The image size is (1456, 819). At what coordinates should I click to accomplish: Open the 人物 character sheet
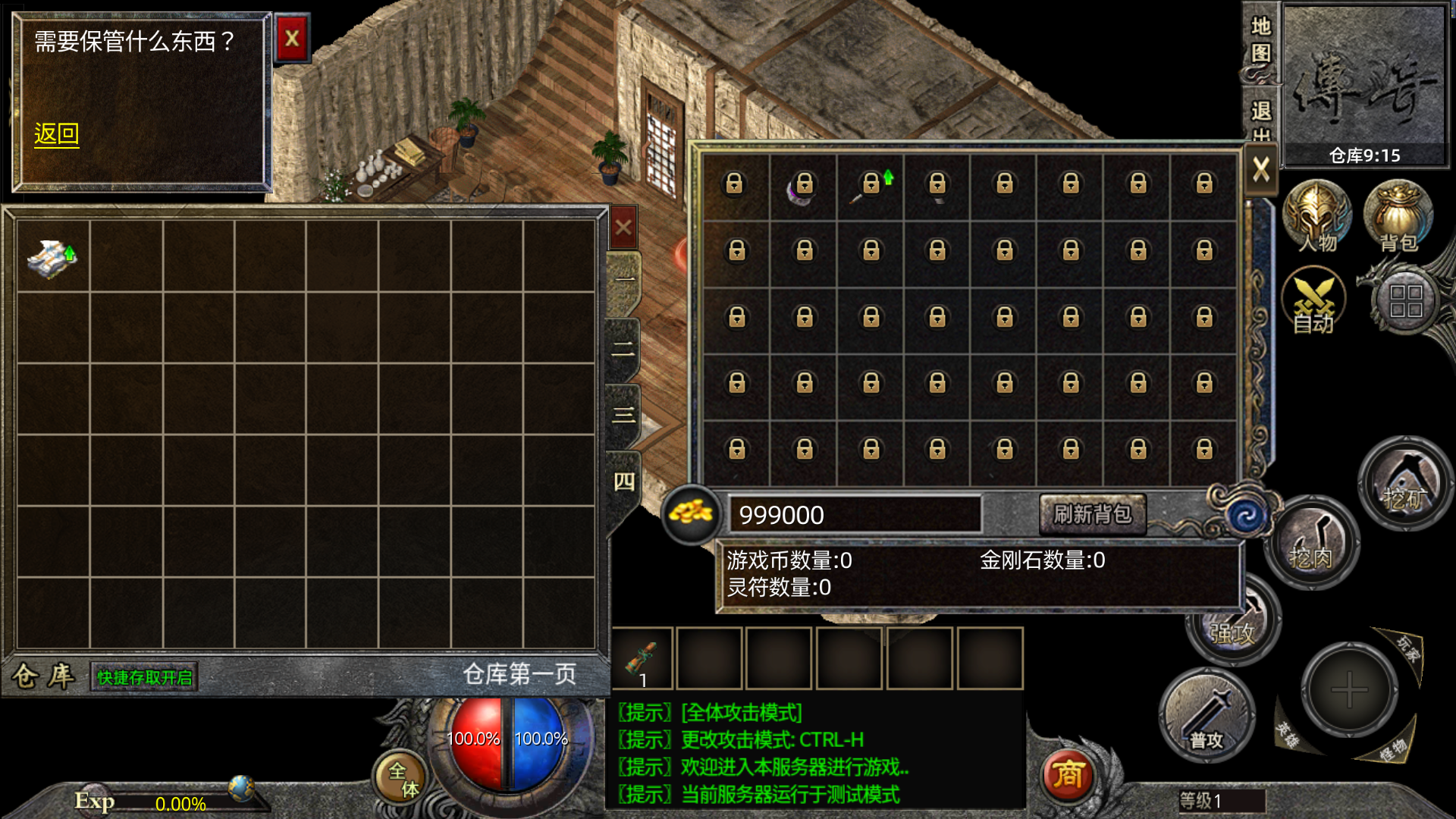pos(1316,218)
